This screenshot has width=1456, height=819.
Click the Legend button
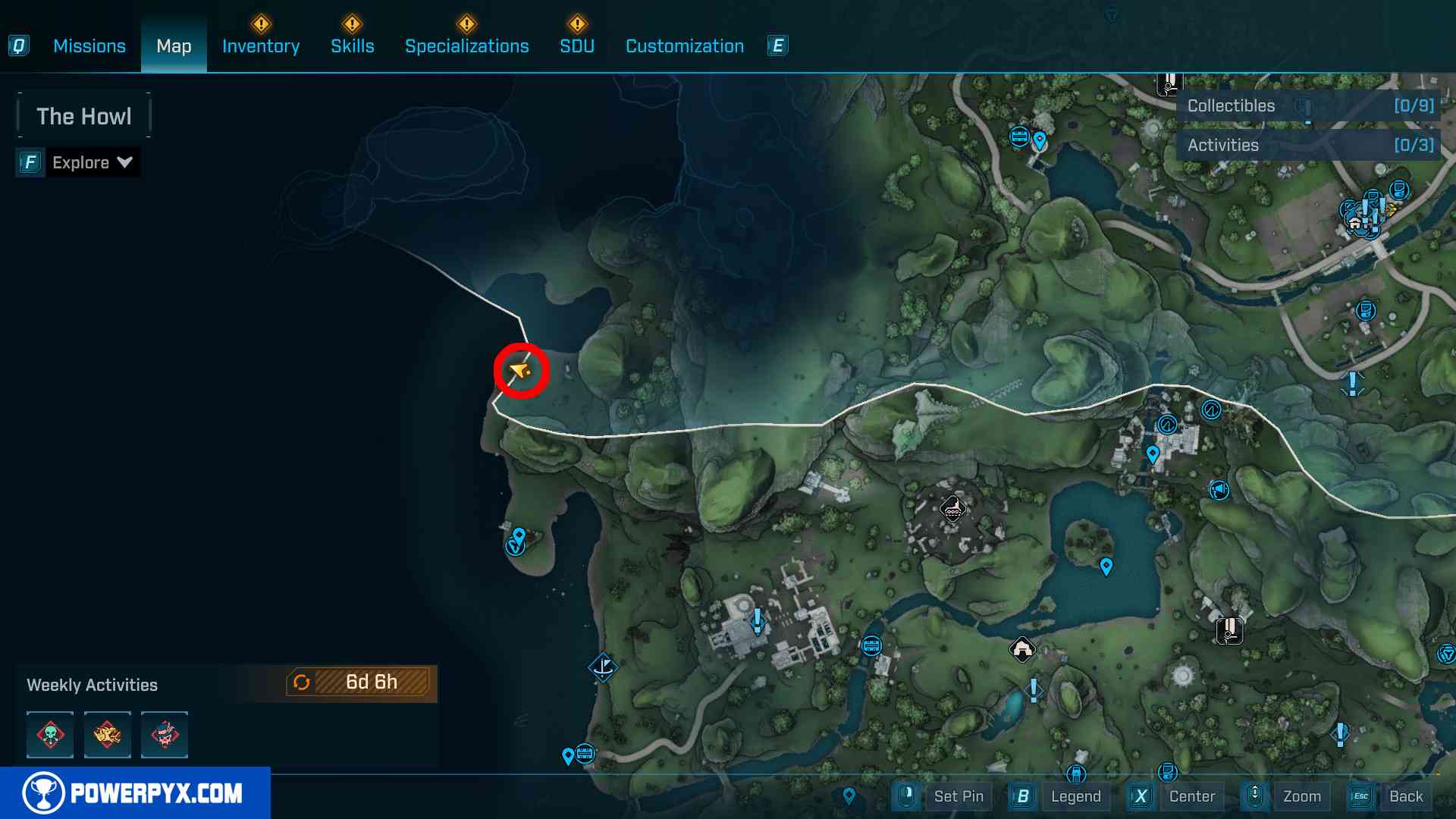coord(1075,796)
